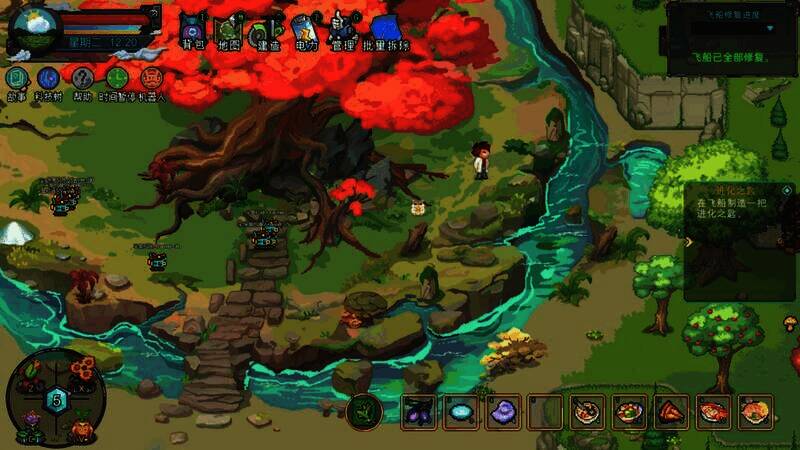This screenshot has width=800, height=450.
Task: Select the purple crystal hotbar slot
Action: point(503,411)
